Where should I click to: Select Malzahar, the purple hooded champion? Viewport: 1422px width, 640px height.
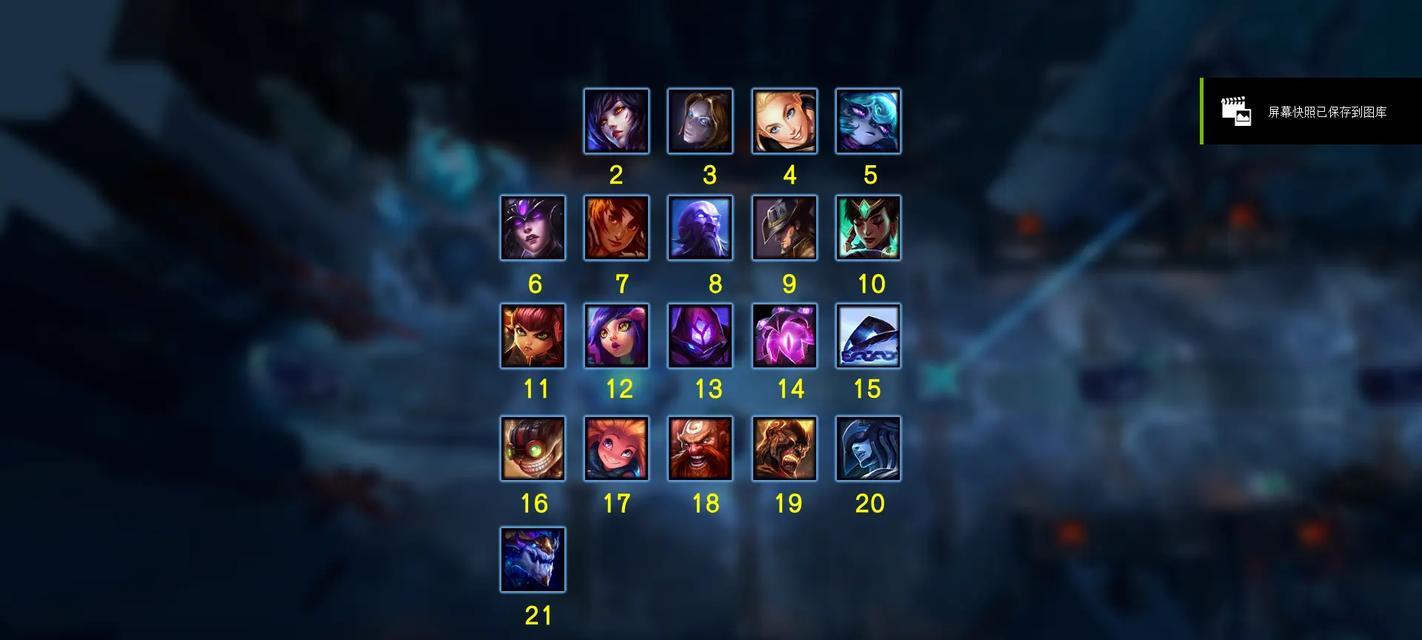(x=700, y=336)
